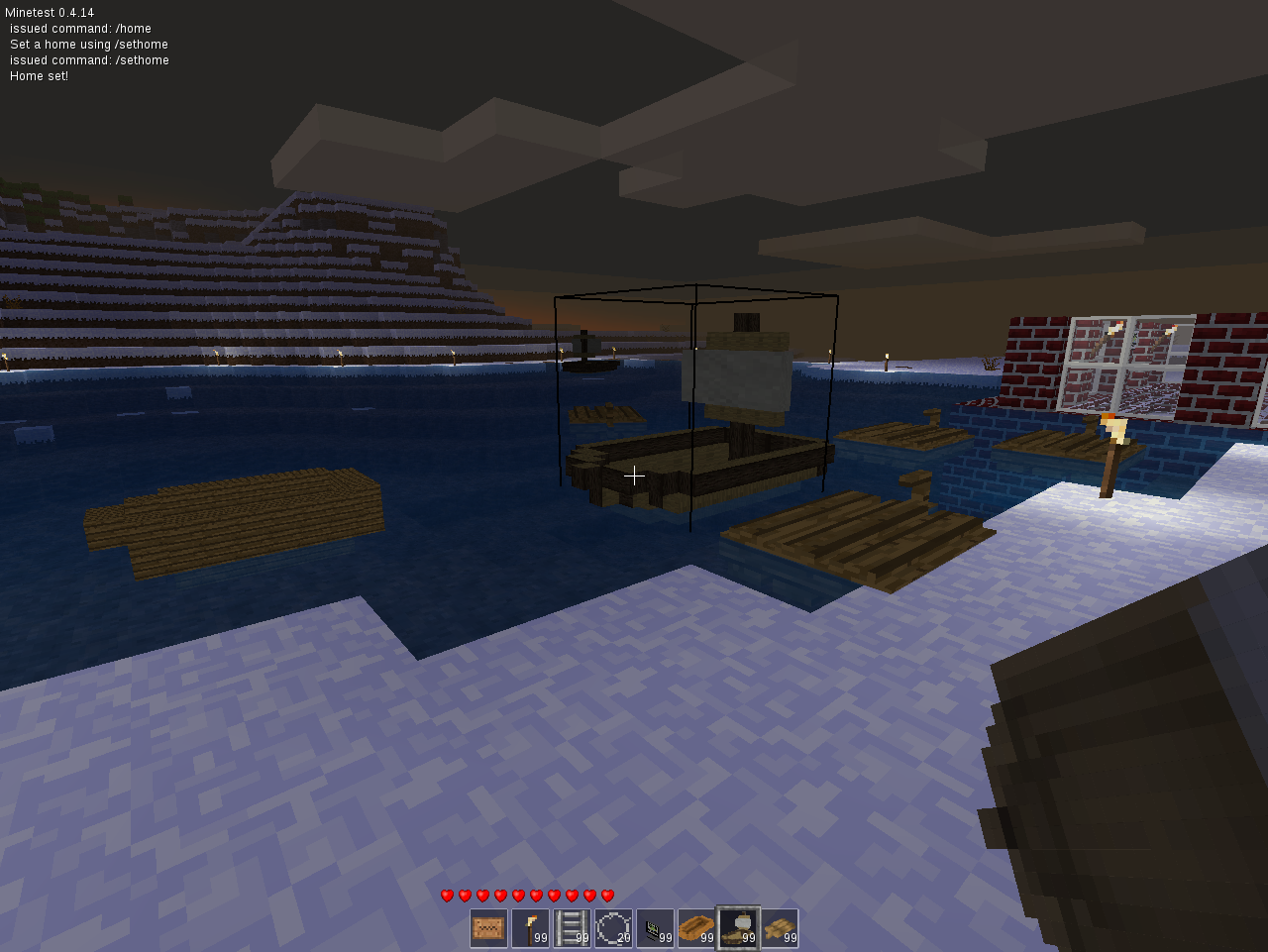The height and width of the screenshot is (952, 1268).
Task: Click the last health heart
Action: tap(606, 895)
